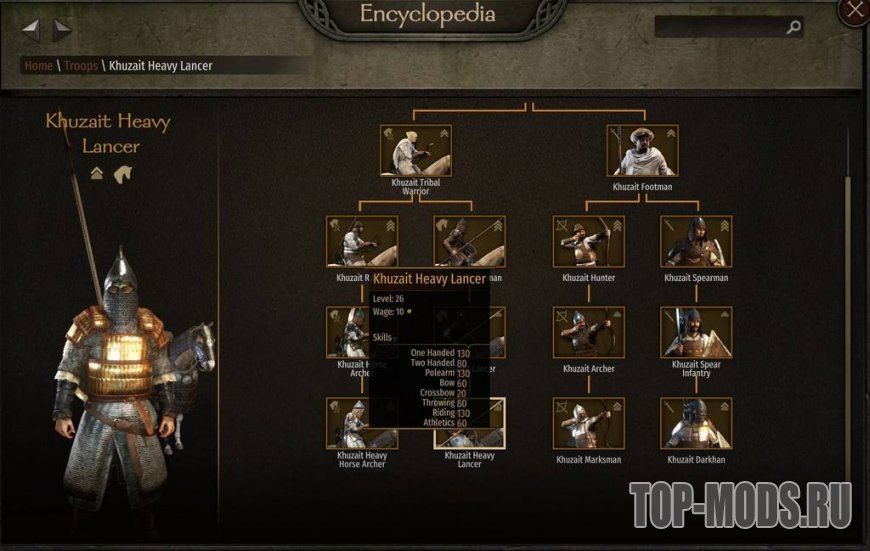This screenshot has height=551, width=870.
Task: Go forward to next encyclopedia page
Action: (62, 30)
